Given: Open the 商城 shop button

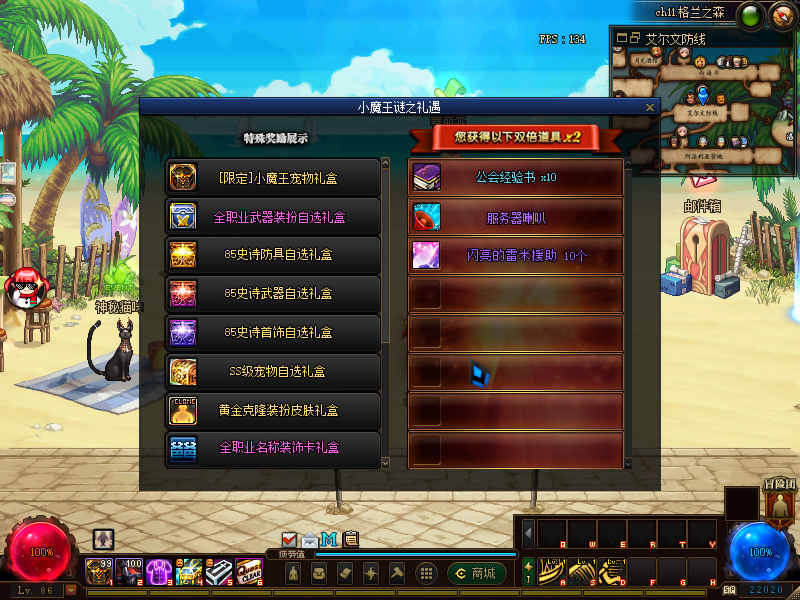Looking at the screenshot, I should pos(478,573).
